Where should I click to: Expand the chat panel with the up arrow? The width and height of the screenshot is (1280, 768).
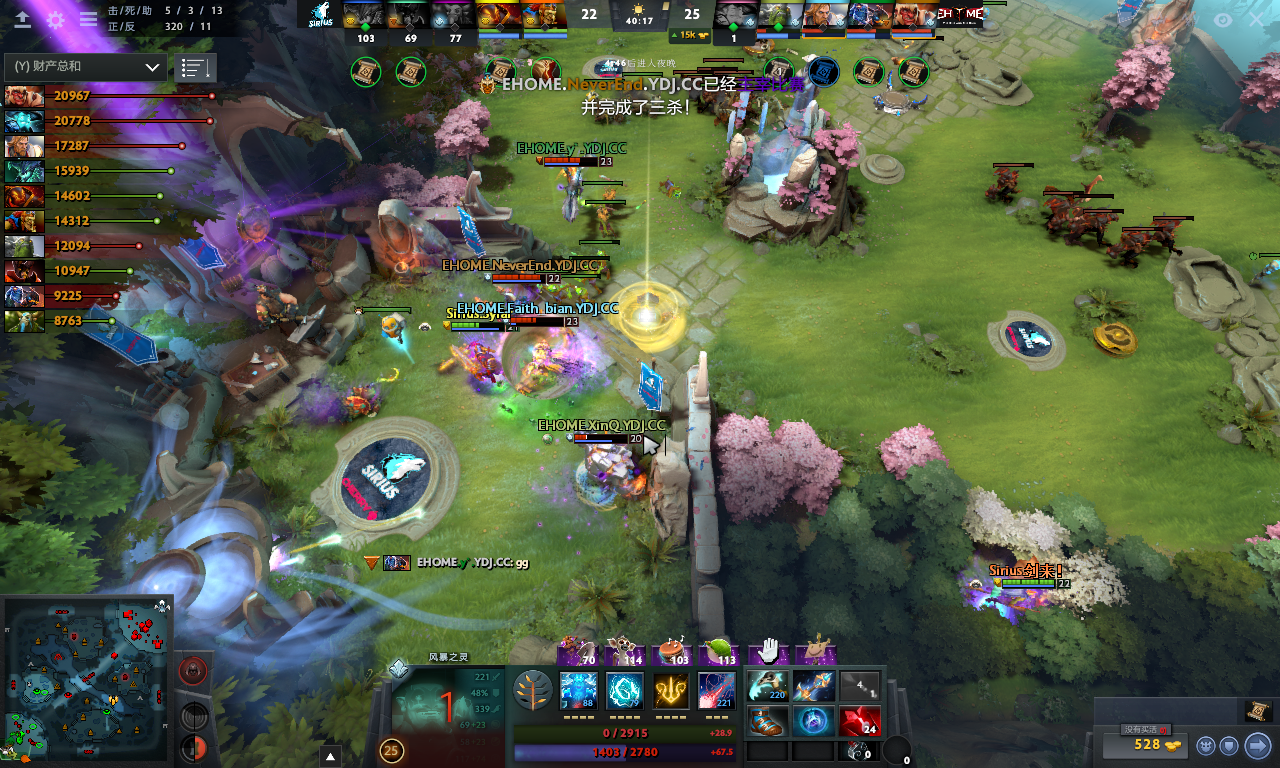[330, 757]
